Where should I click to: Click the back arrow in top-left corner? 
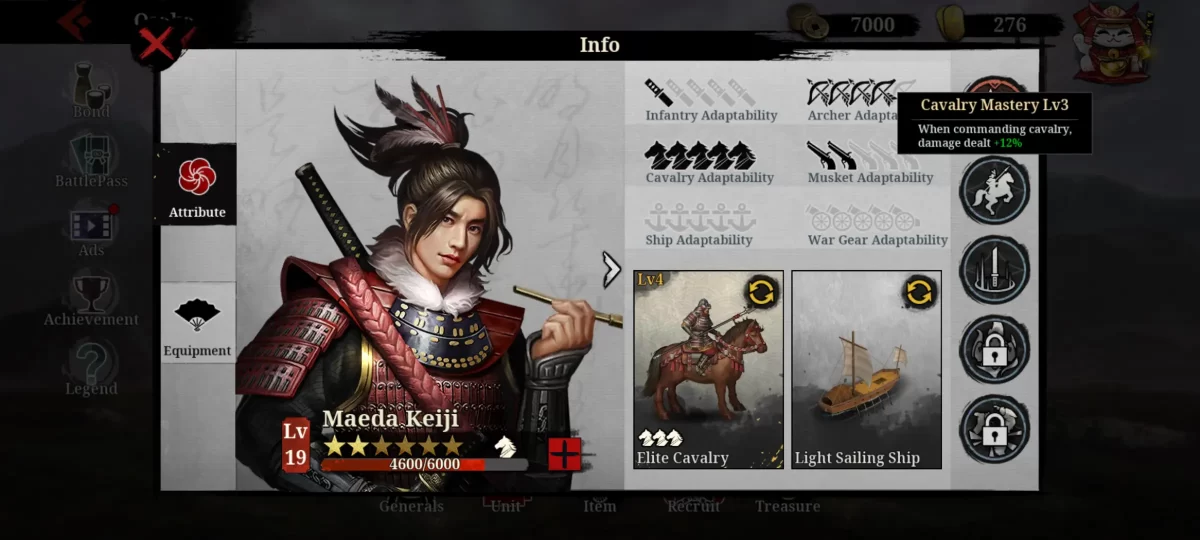click(x=75, y=21)
